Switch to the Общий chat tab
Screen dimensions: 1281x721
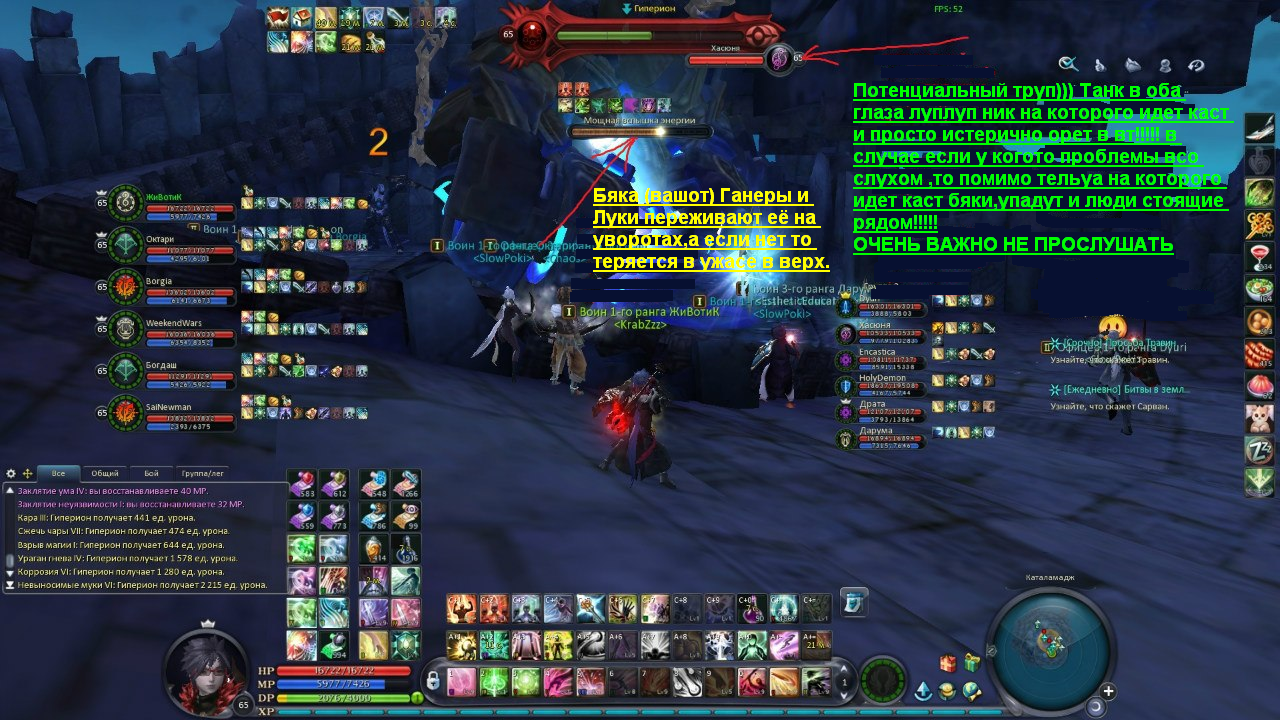(105, 473)
